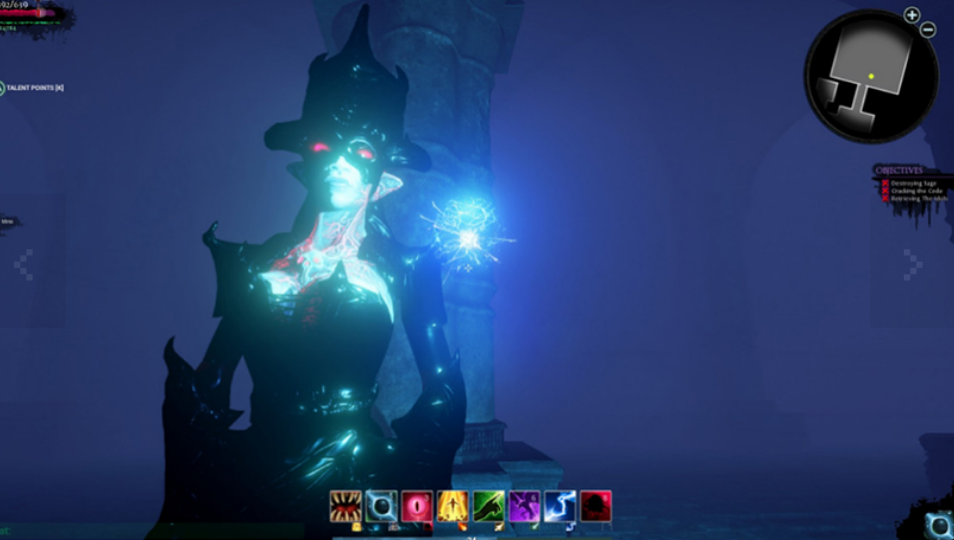Viewport: 954px width, 540px height.
Task: Open the Talent Points panel
Action: pyautogui.click(x=34, y=89)
